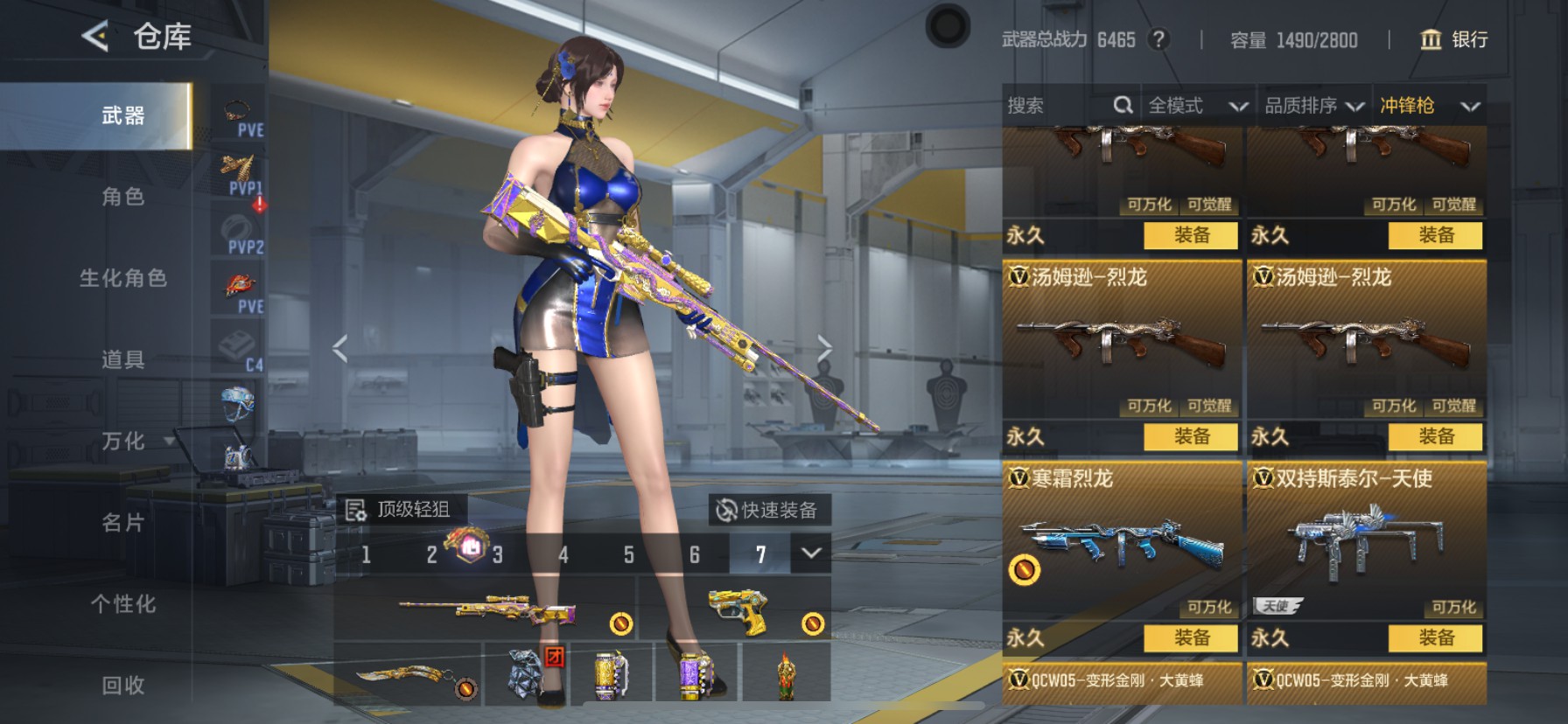Screen dimensions: 1568x724
Task: Select the lower PVE item slot
Action: point(237,284)
